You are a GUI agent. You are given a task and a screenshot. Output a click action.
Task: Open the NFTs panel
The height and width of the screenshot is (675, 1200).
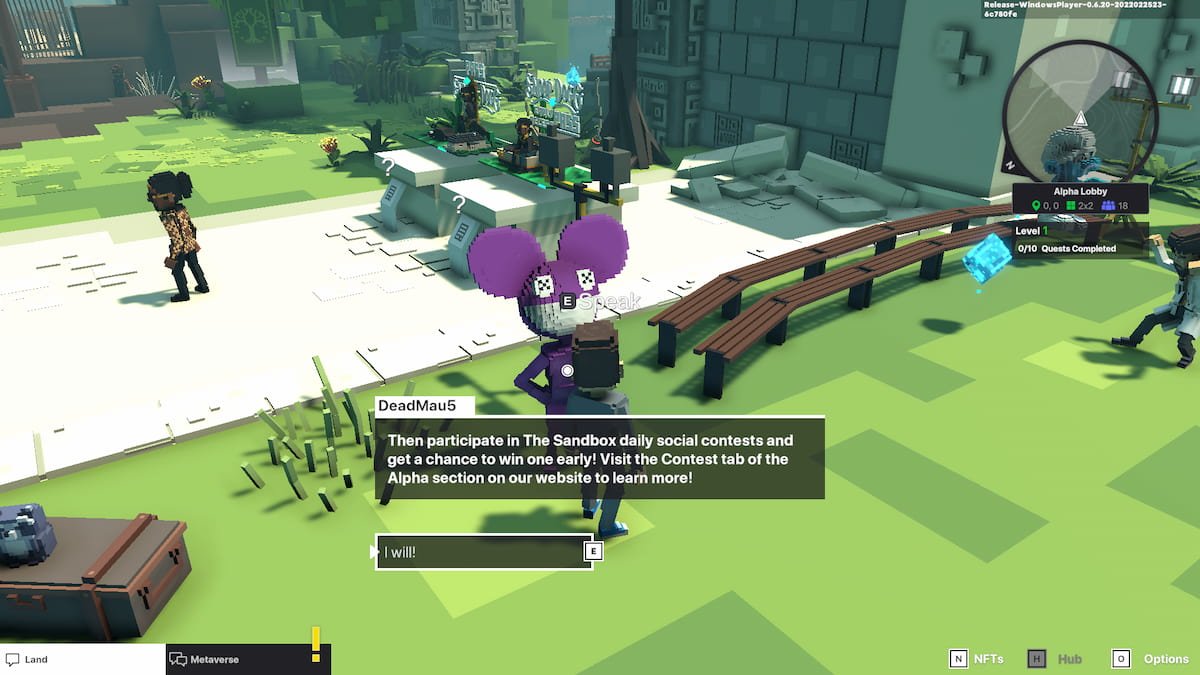975,659
